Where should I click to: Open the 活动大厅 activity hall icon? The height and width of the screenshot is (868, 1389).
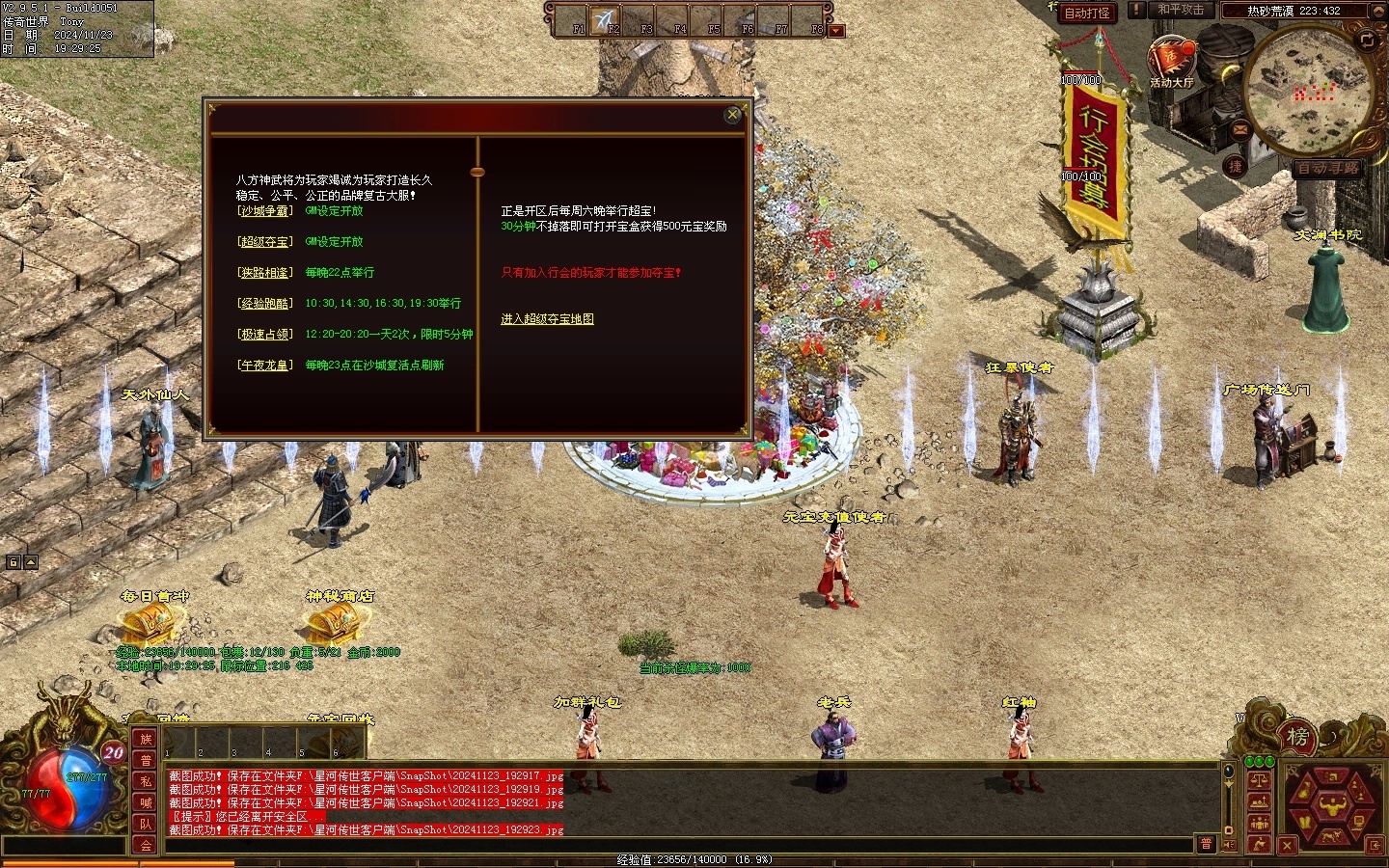[x=1171, y=62]
